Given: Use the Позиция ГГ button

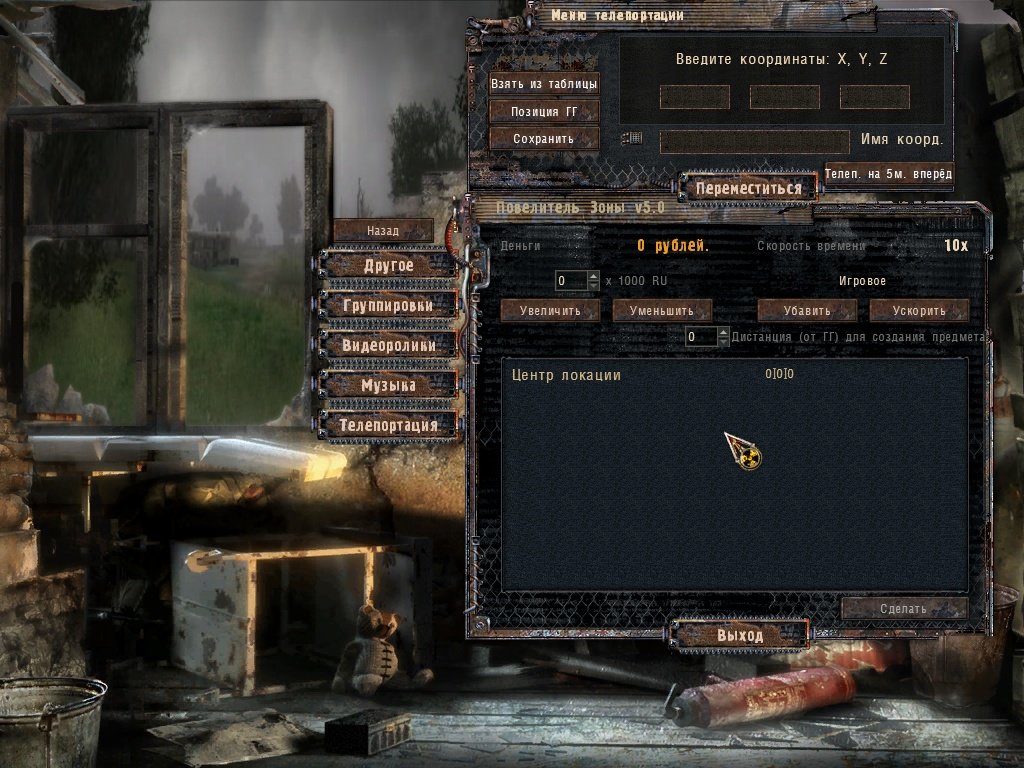Looking at the screenshot, I should pos(544,112).
